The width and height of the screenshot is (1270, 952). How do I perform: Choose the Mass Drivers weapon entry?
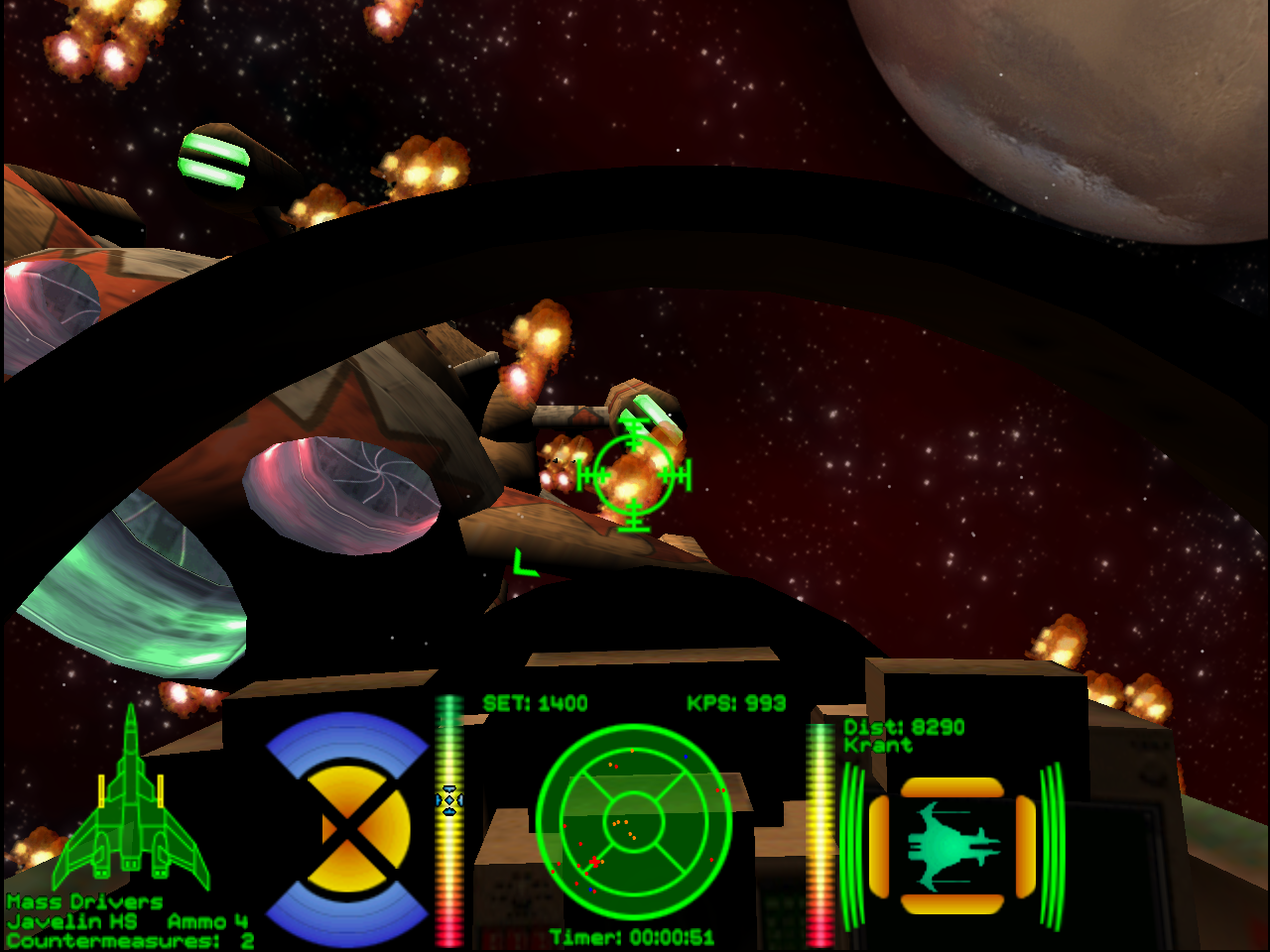click(x=85, y=901)
